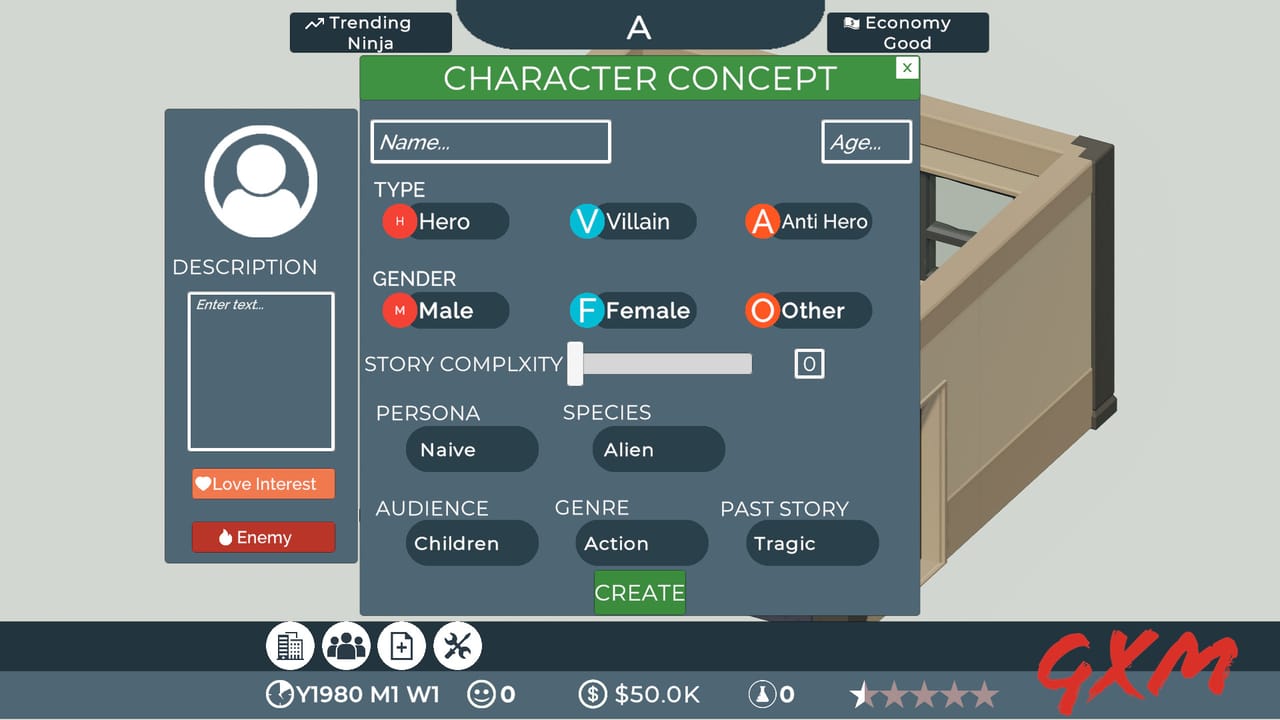Click the new project document icon
Image resolution: width=1280 pixels, height=720 pixels.
tap(402, 645)
